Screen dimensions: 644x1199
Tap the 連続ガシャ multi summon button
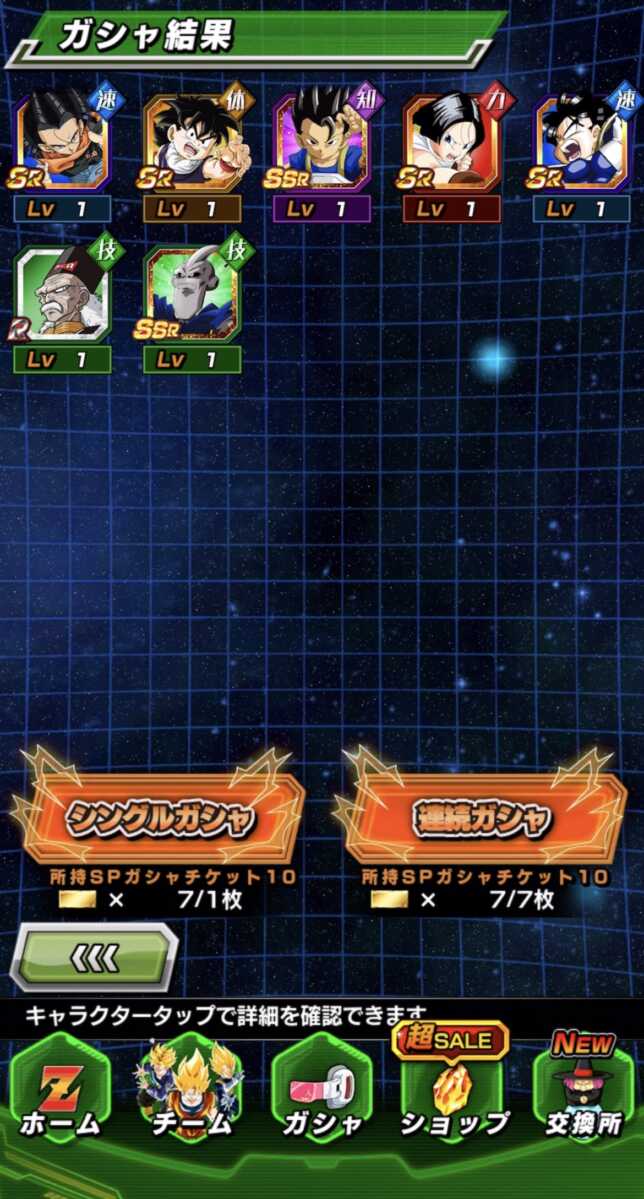tap(482, 818)
